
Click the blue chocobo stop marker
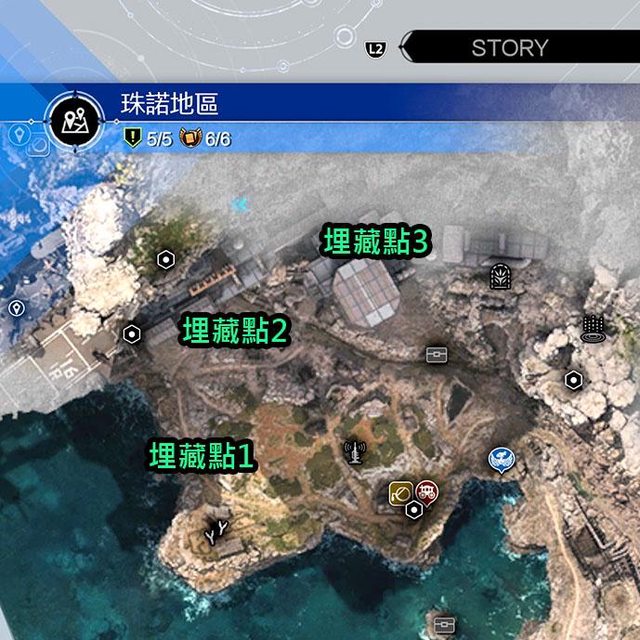[501, 459]
